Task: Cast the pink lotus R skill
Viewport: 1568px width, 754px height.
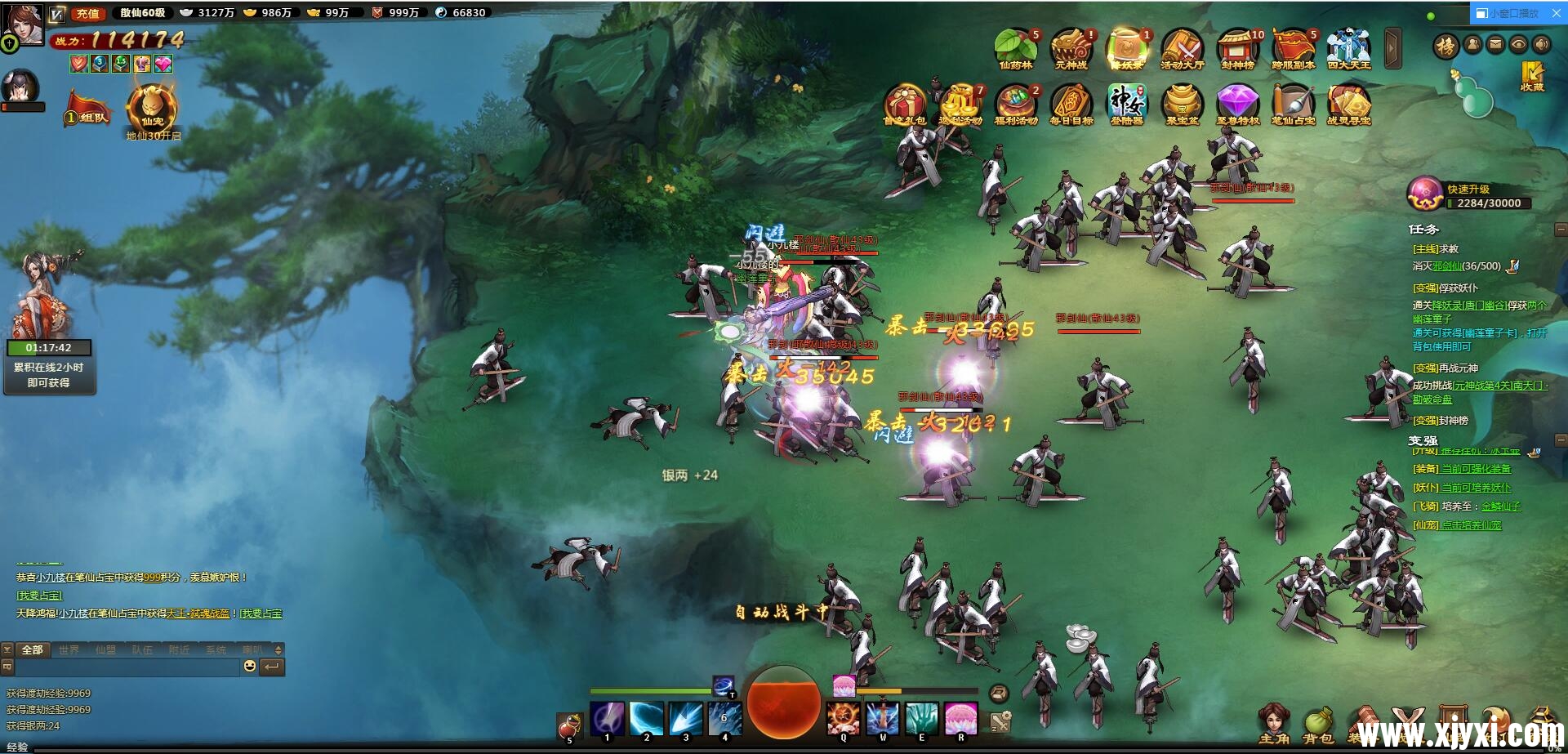Action: click(960, 718)
